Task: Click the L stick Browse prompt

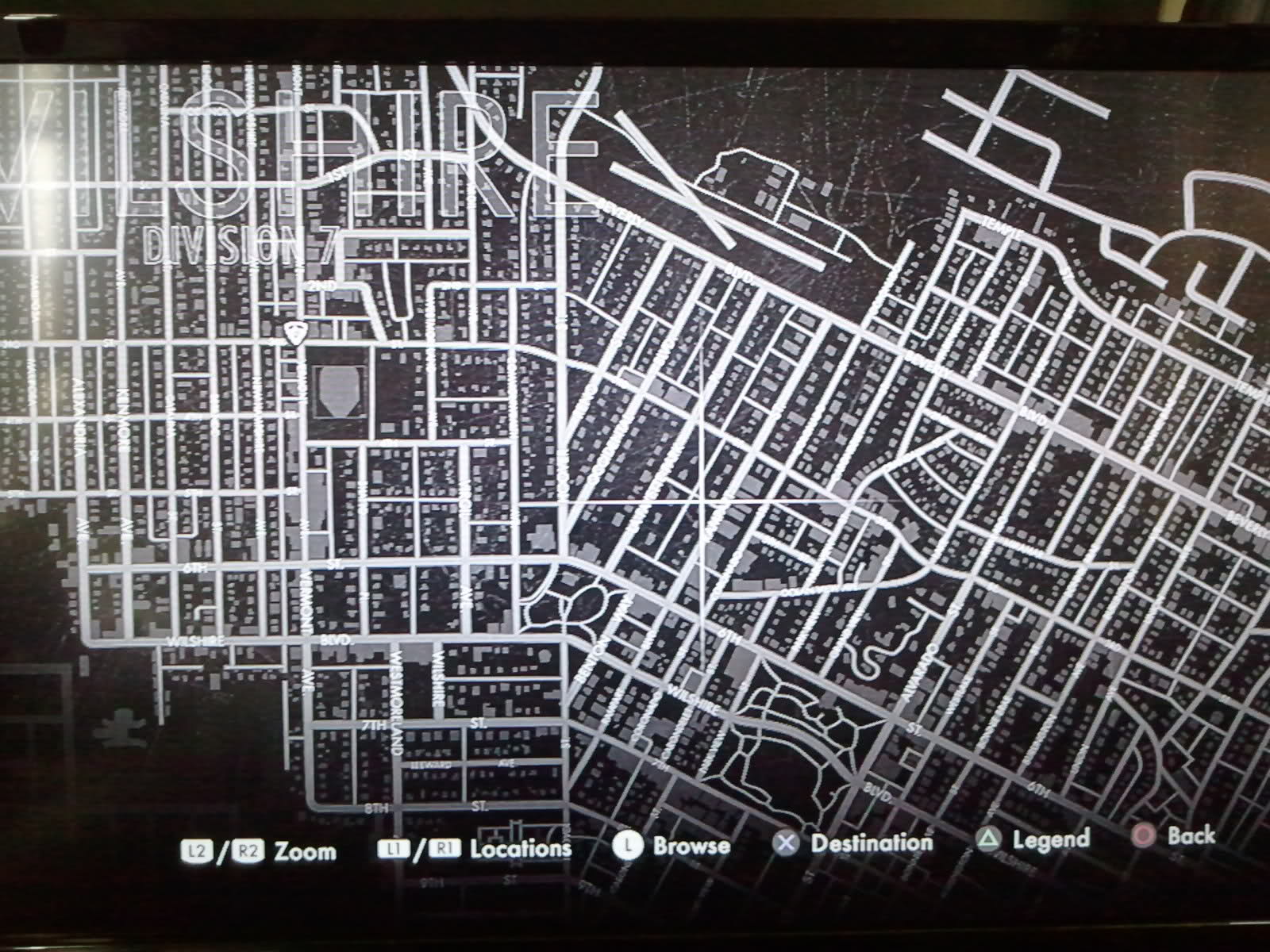Action: click(628, 846)
